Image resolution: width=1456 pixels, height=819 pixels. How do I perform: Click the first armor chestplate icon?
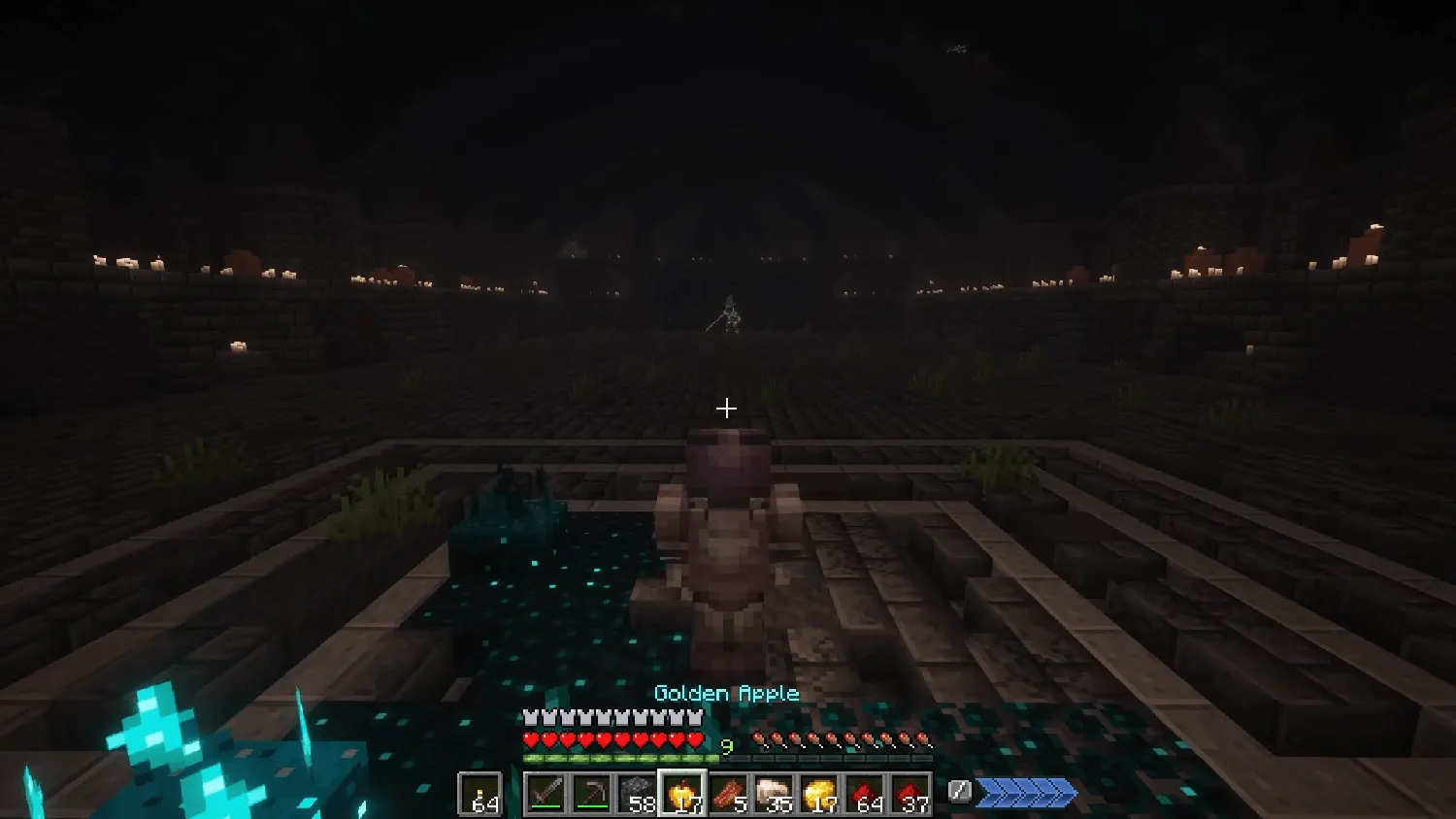coord(530,717)
